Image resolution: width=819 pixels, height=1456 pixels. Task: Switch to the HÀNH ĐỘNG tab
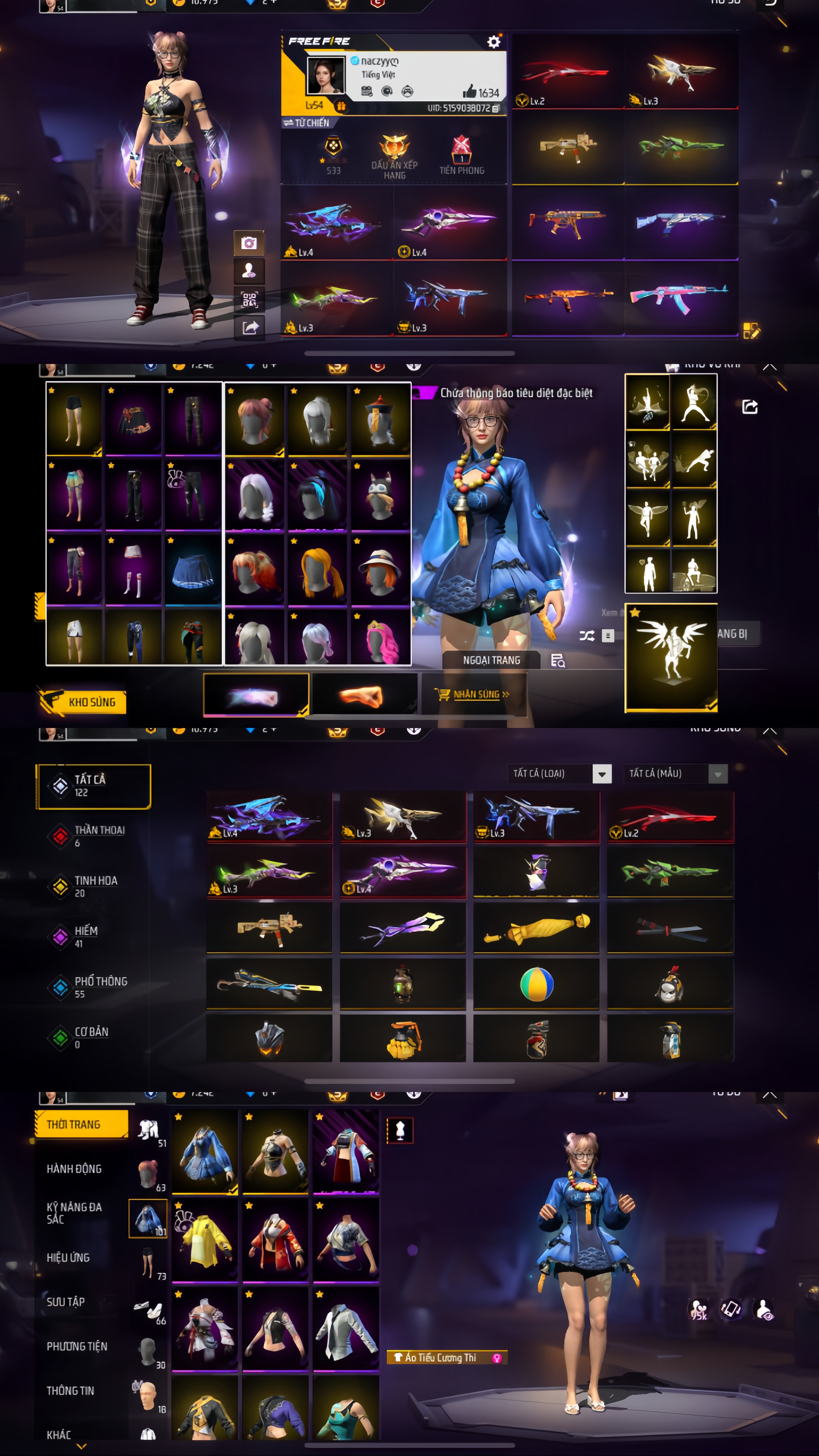[x=74, y=1168]
